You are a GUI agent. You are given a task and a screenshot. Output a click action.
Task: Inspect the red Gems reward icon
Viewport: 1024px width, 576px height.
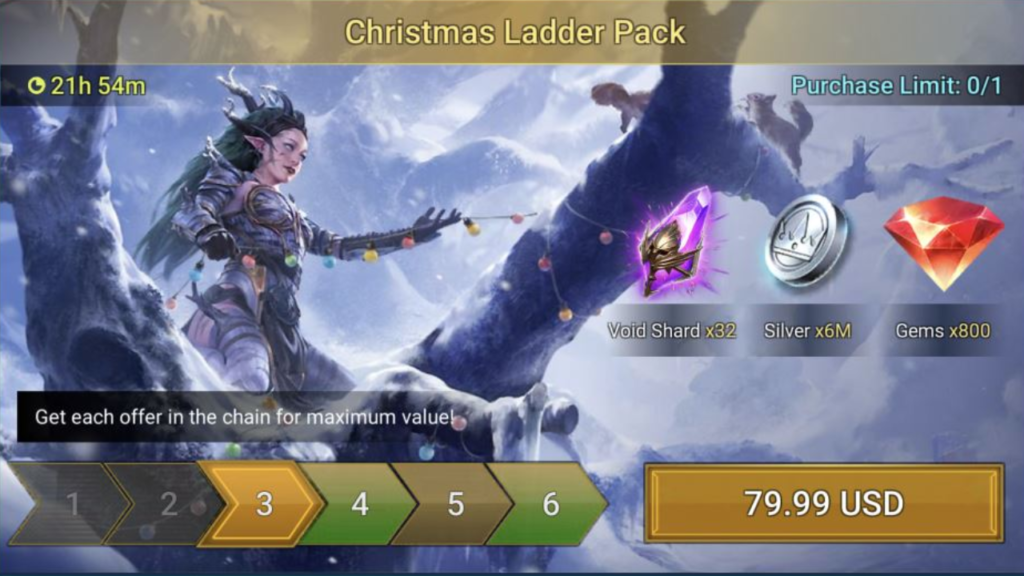tap(943, 243)
